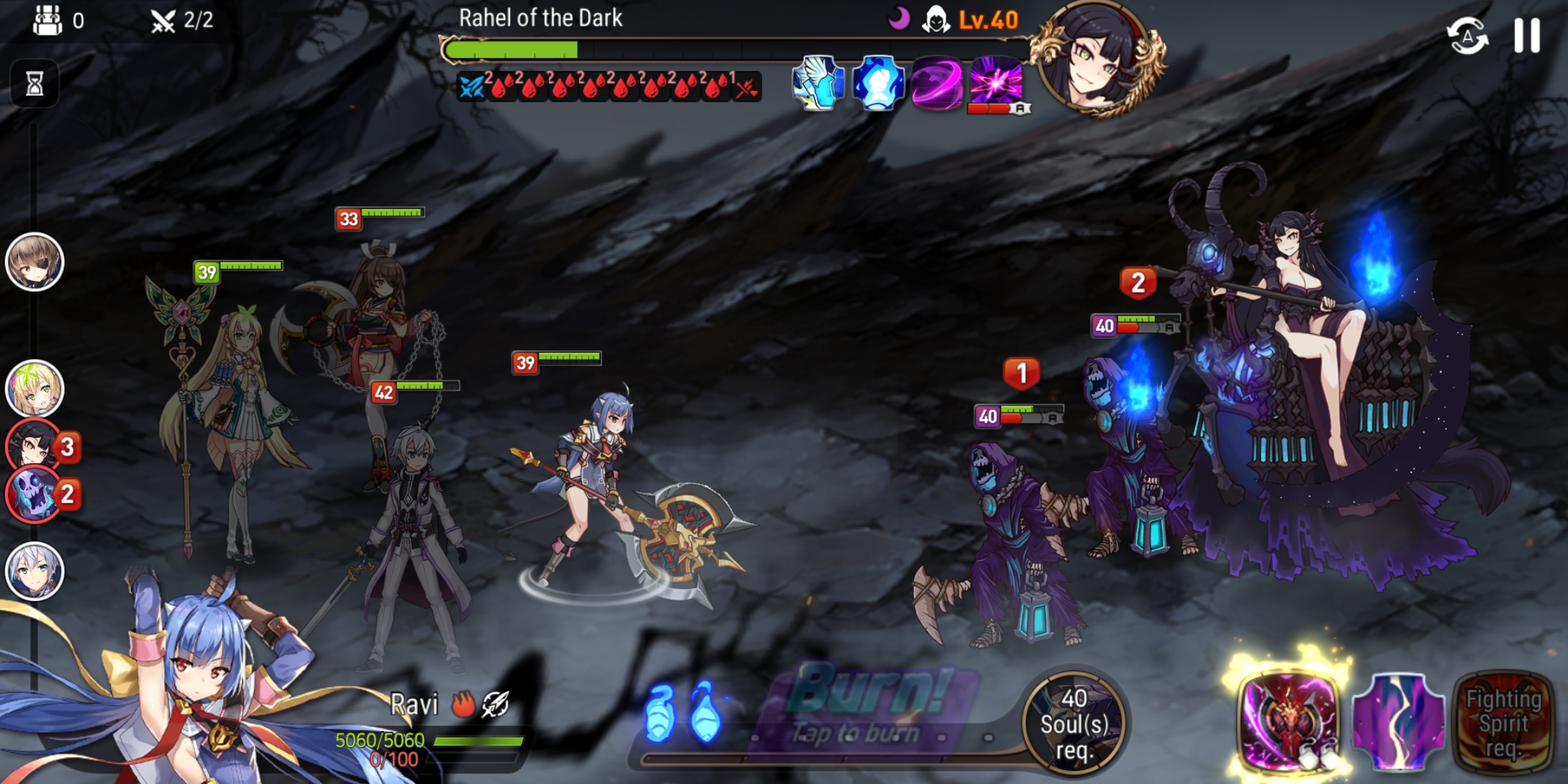Select the Fighting Spirit req. skill
This screenshot has width=1568, height=784.
(1503, 722)
